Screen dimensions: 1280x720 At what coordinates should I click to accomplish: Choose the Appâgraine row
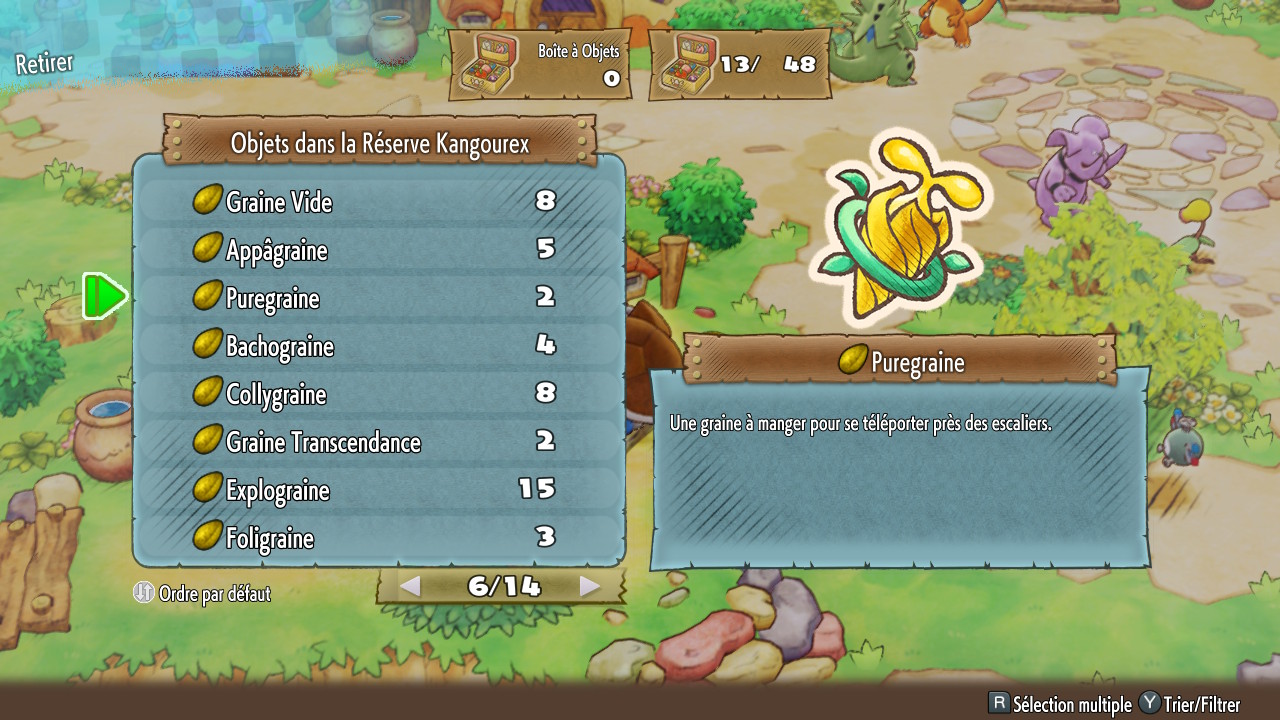pyautogui.click(x=378, y=250)
